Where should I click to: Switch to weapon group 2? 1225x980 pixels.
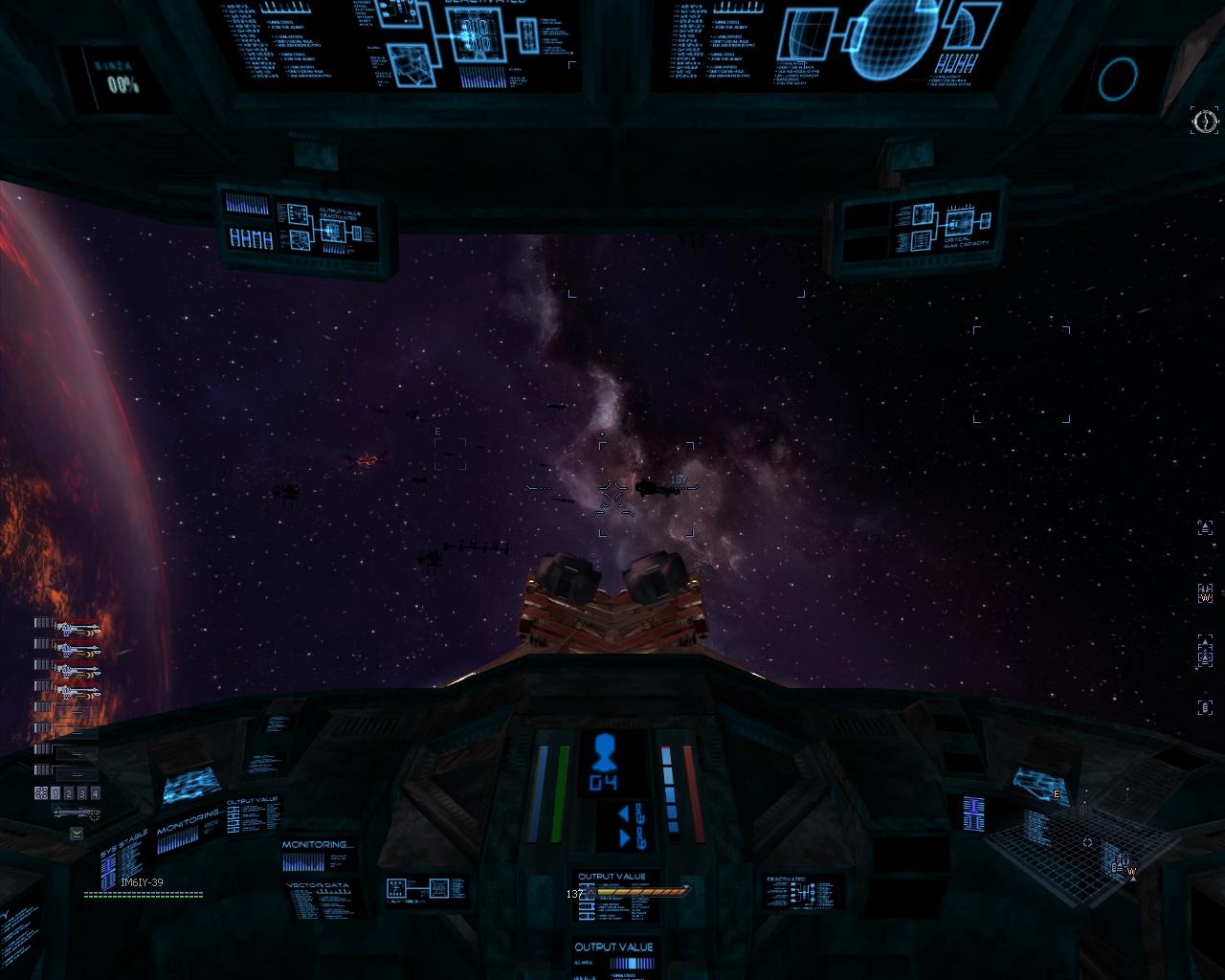coord(69,793)
